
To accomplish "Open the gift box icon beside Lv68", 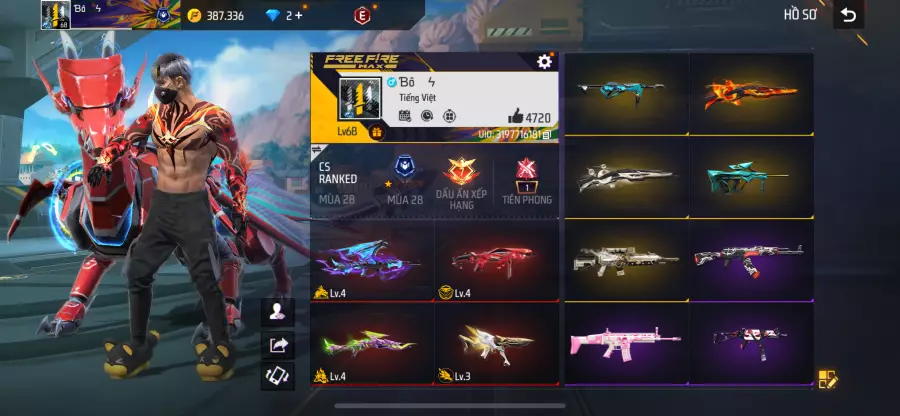I will (377, 132).
